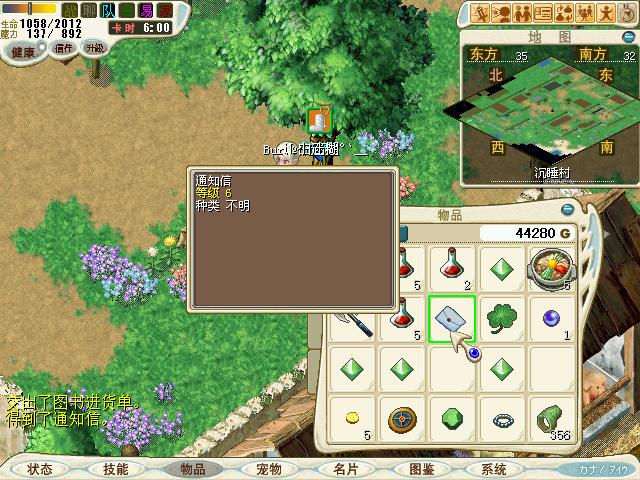Select the purple orb item
Viewport: 640px width, 480px height.
coord(551,319)
